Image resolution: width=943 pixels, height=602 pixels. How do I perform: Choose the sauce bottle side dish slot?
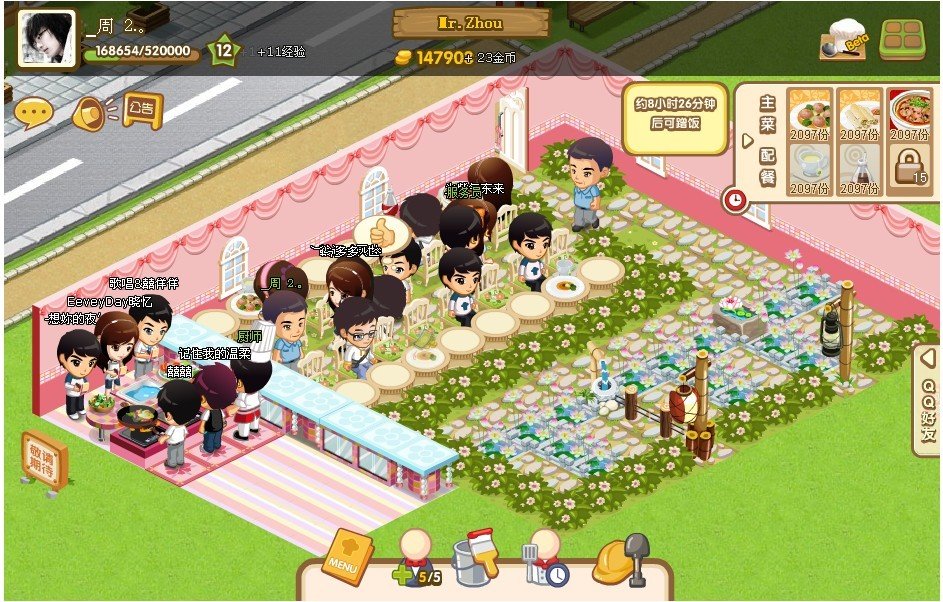point(859,167)
